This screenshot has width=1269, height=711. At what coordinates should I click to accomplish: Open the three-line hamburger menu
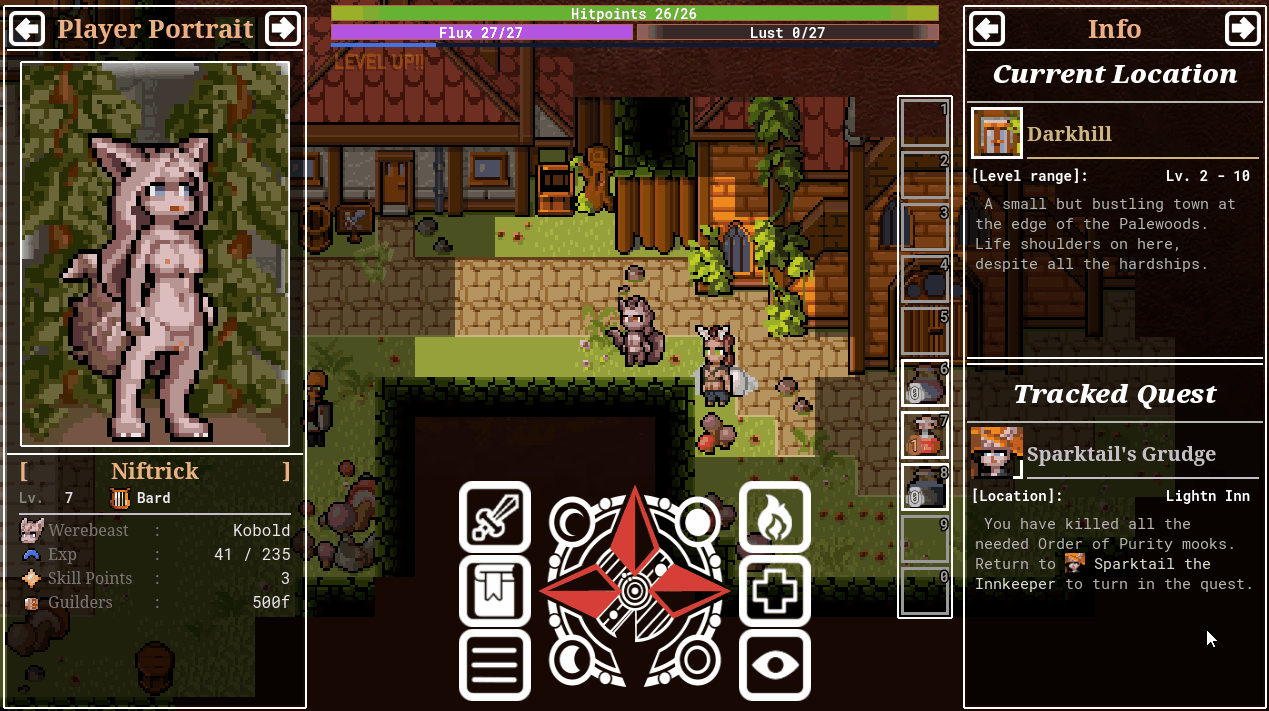(494, 665)
